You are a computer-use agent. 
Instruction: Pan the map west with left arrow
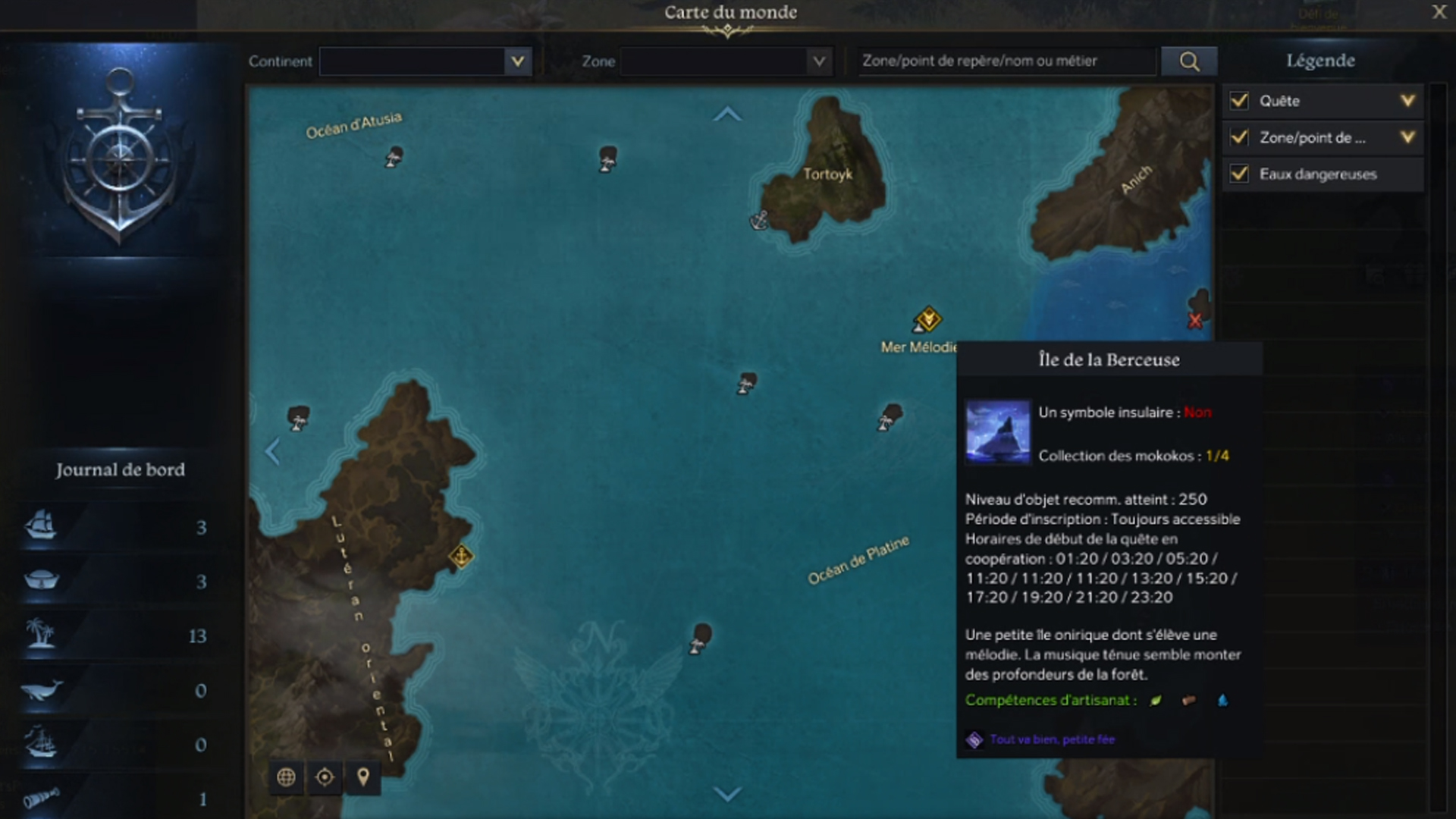[x=272, y=452]
